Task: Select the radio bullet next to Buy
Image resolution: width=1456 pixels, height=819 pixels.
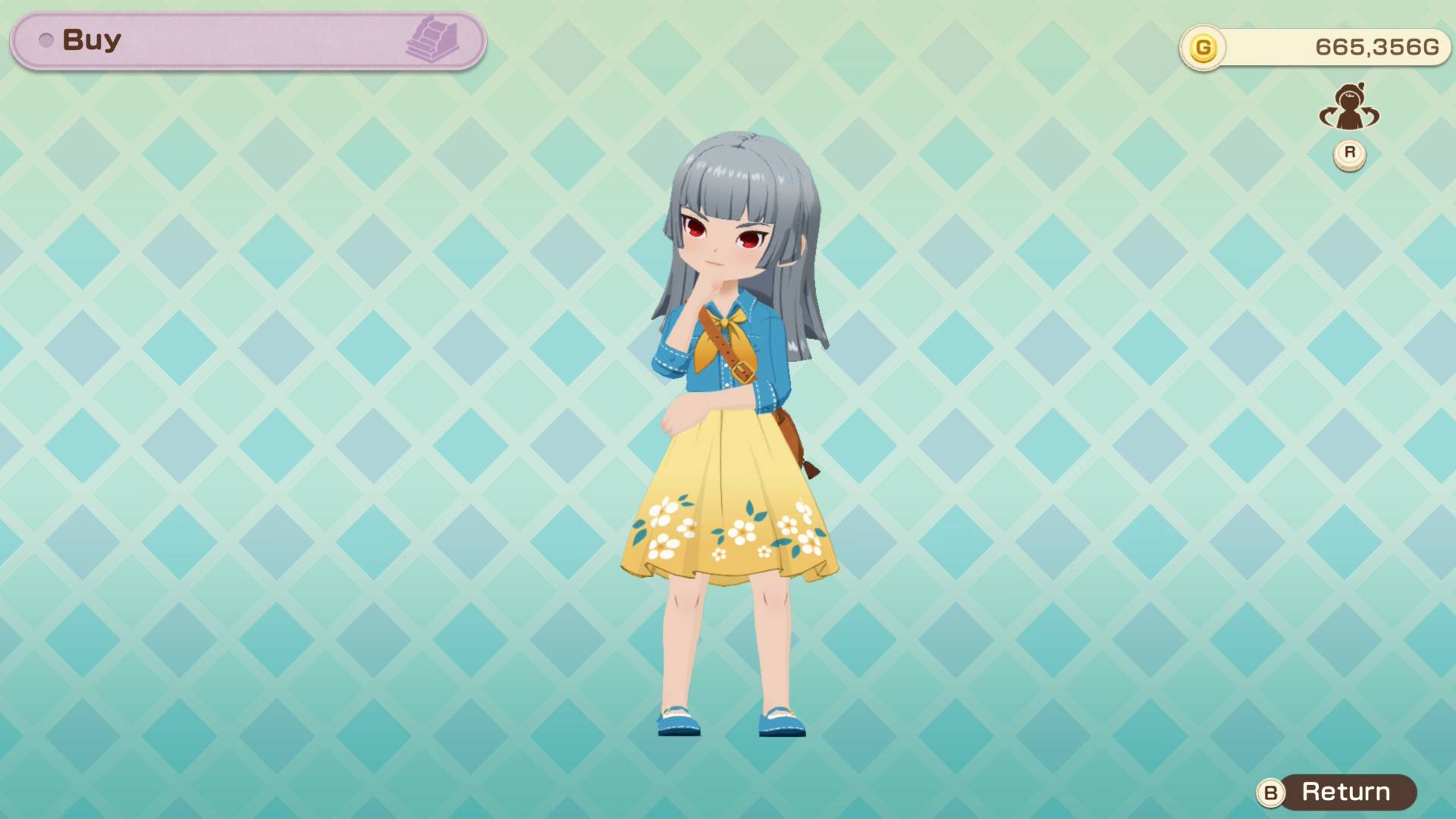Action: pos(45,40)
